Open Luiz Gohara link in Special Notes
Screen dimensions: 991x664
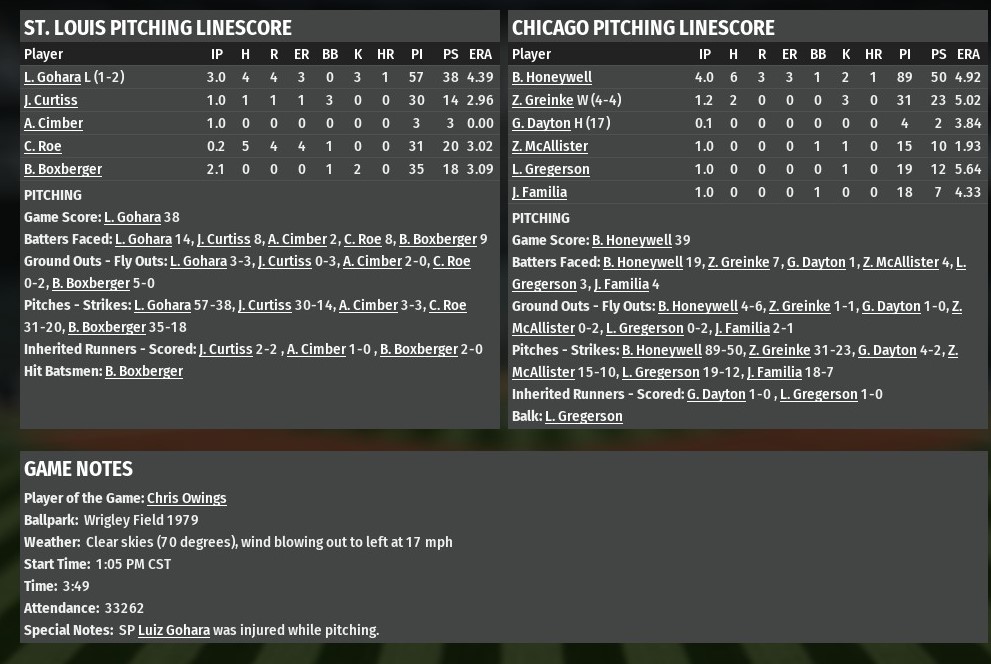(x=174, y=630)
